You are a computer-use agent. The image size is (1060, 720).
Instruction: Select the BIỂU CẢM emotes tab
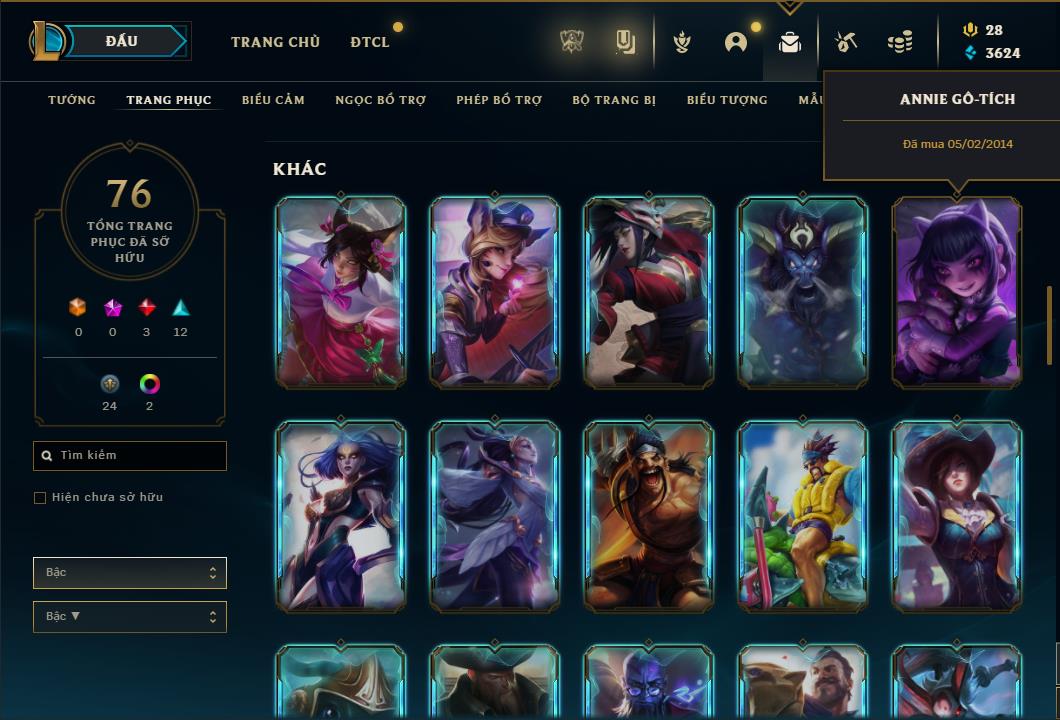273,100
